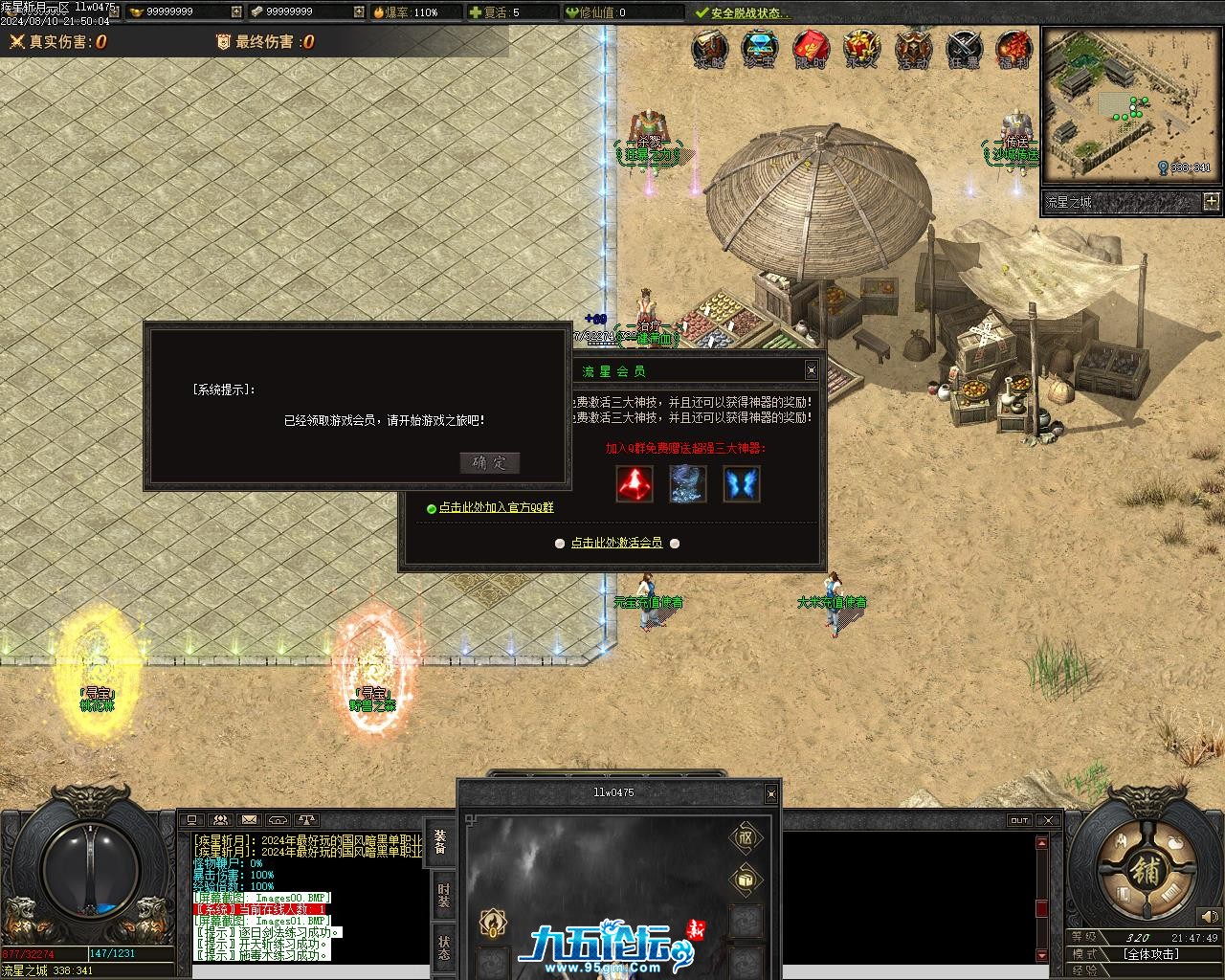Activate membership via 点击此处激活会员 link

click(616, 543)
